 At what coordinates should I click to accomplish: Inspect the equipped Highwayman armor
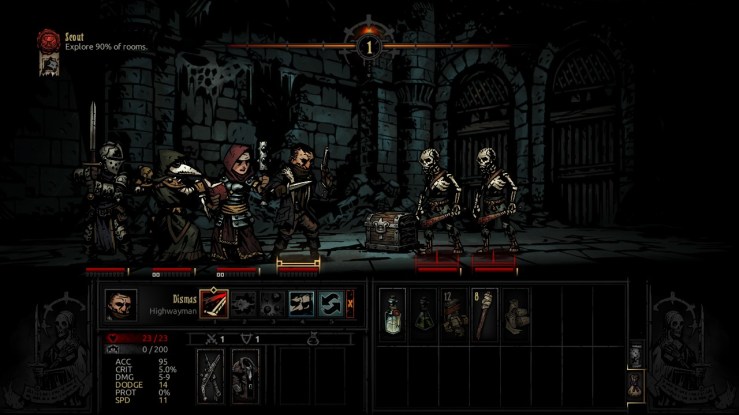pos(243,376)
